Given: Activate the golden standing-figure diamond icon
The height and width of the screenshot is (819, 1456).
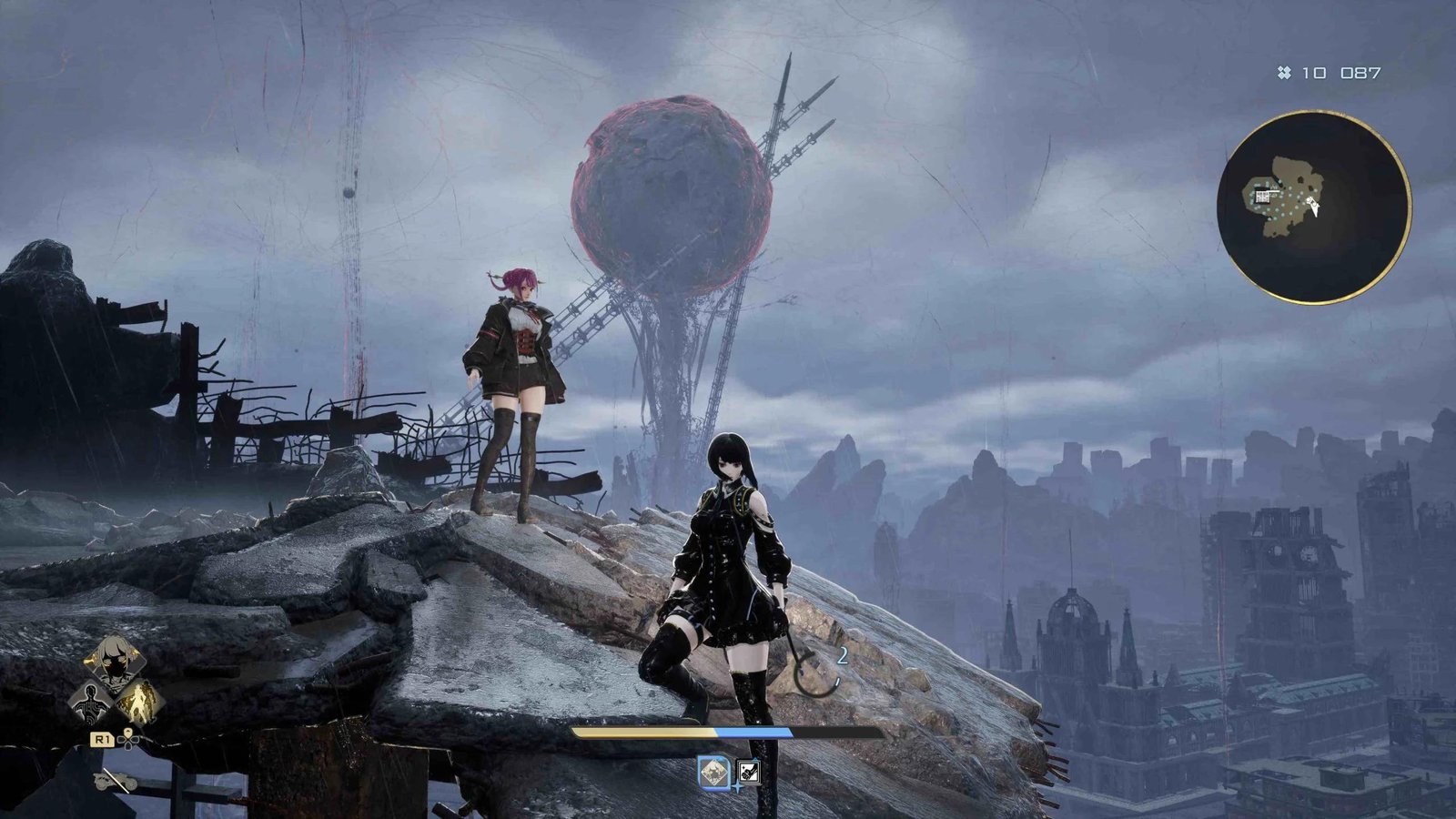Looking at the screenshot, I should [x=140, y=702].
